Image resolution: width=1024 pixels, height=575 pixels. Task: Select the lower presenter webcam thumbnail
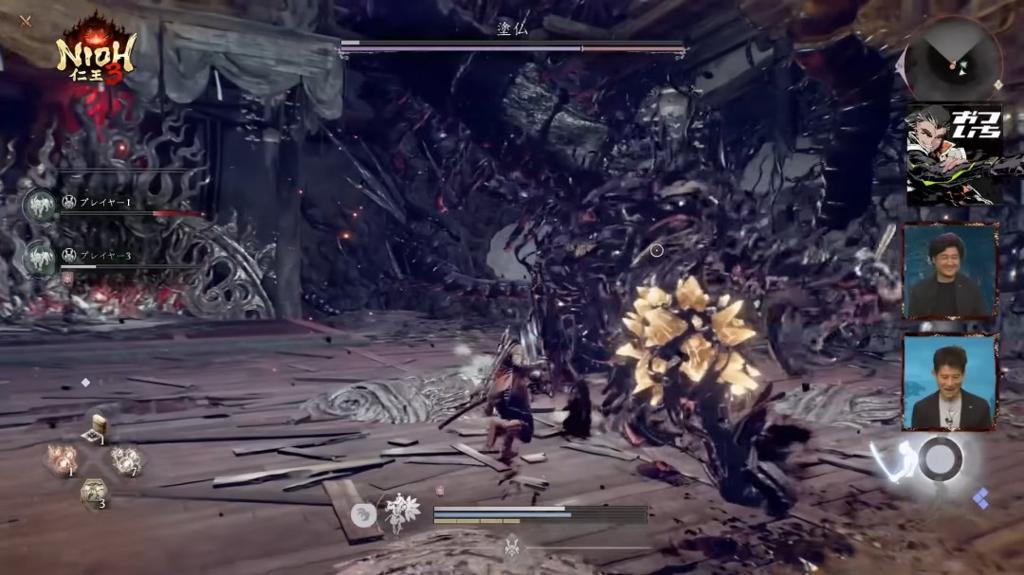[950, 383]
